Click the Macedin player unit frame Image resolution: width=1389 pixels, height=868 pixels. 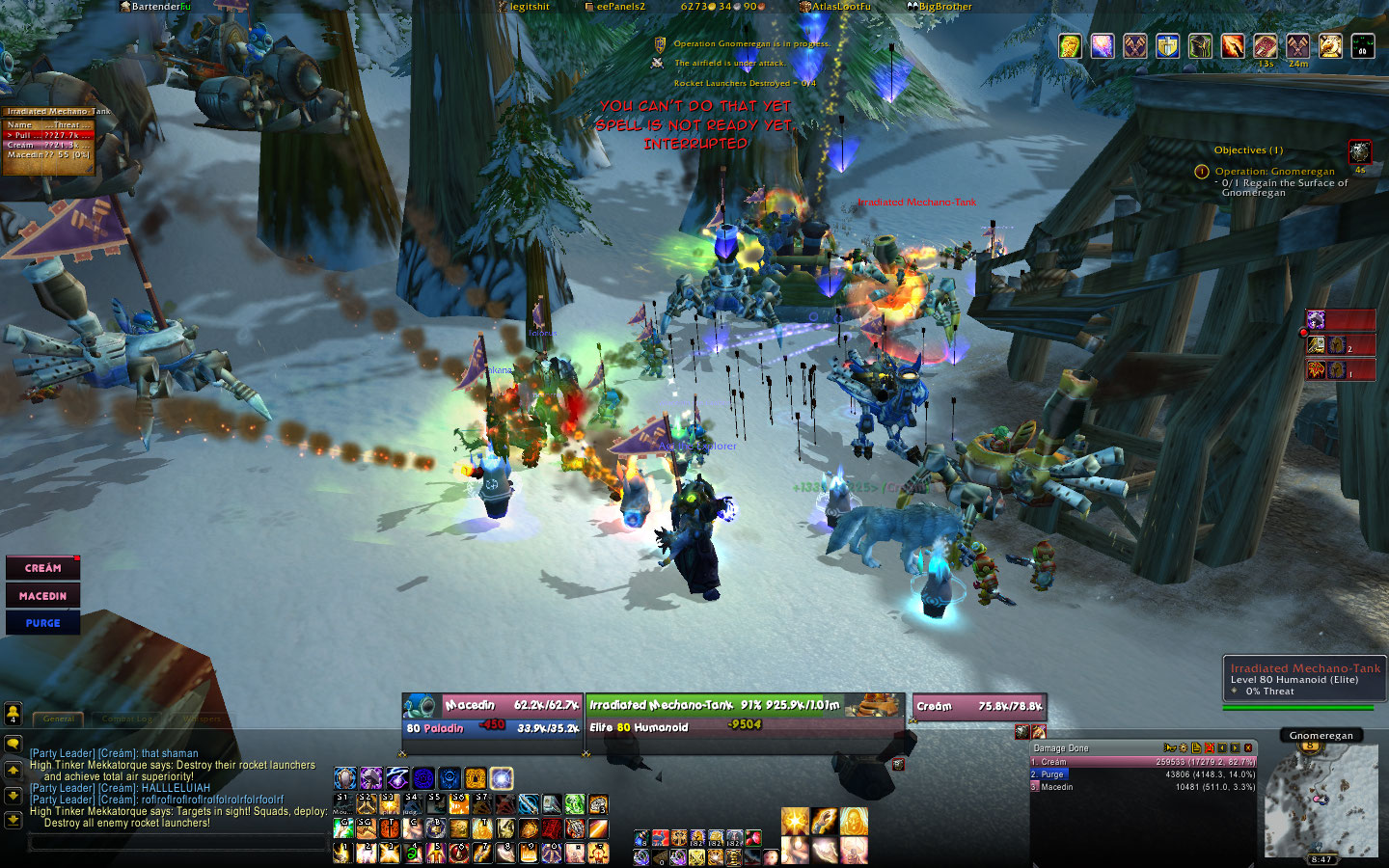[x=494, y=716]
